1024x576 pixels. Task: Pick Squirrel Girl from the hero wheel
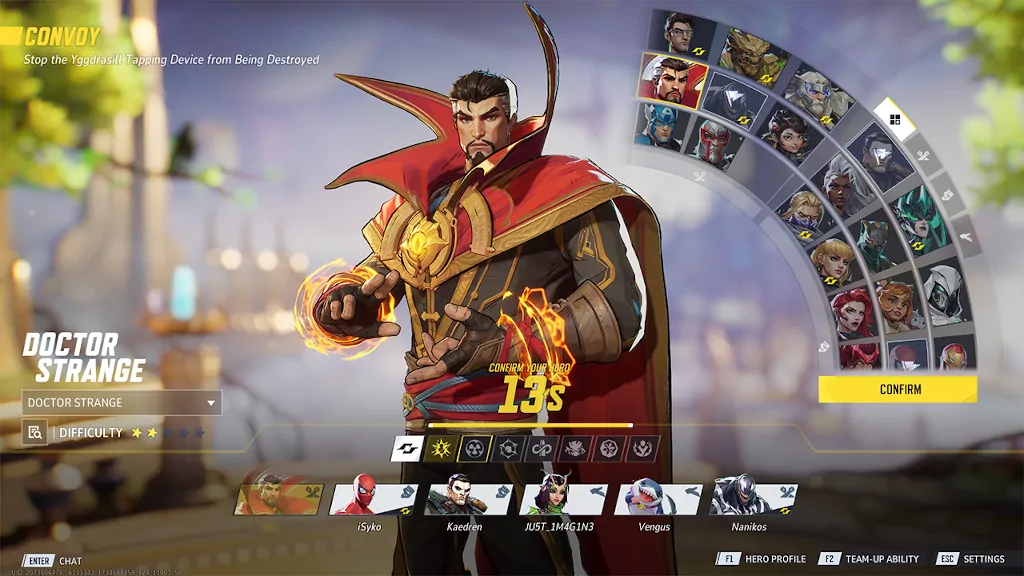[x=896, y=304]
